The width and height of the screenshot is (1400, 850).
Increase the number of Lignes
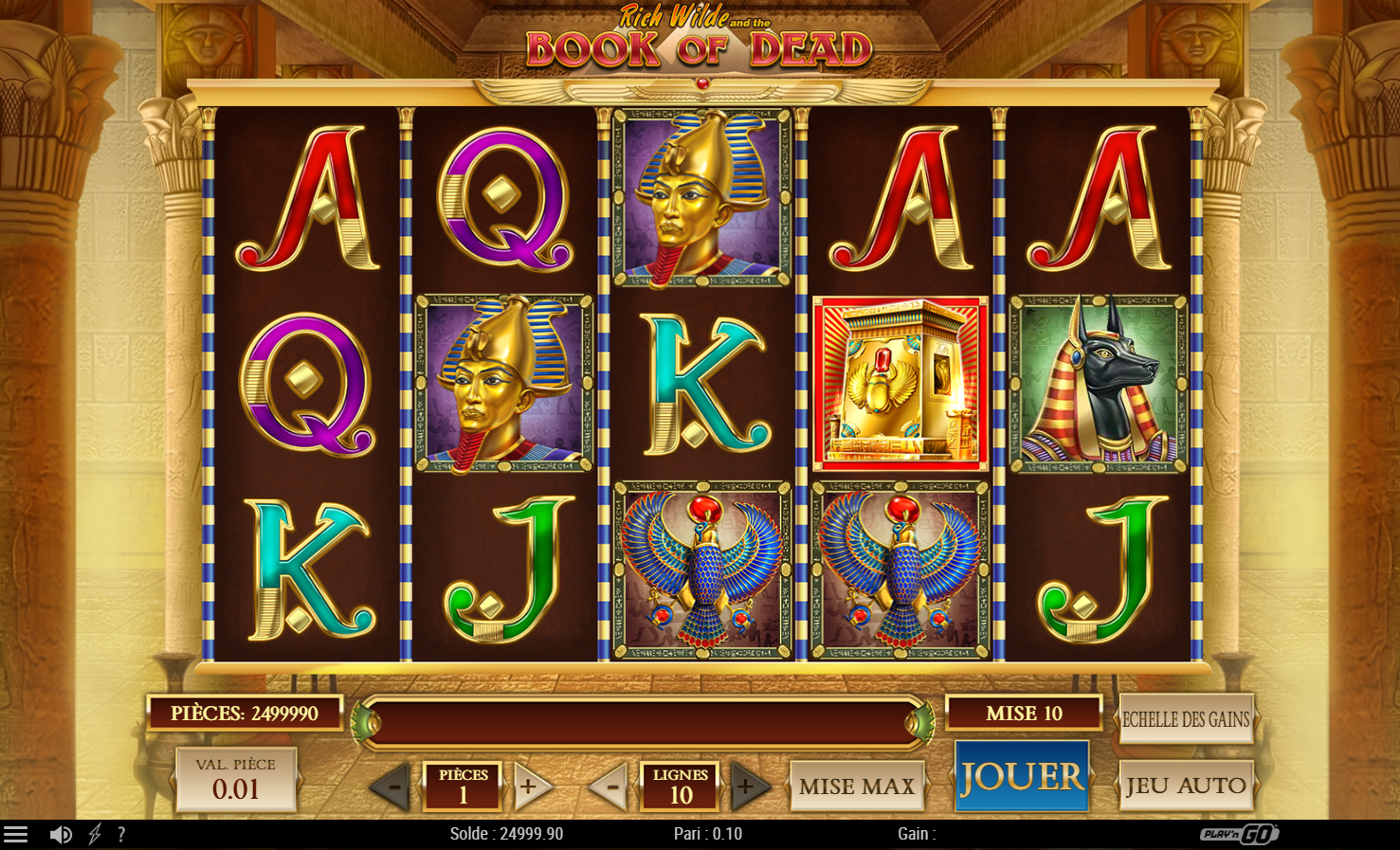749,786
